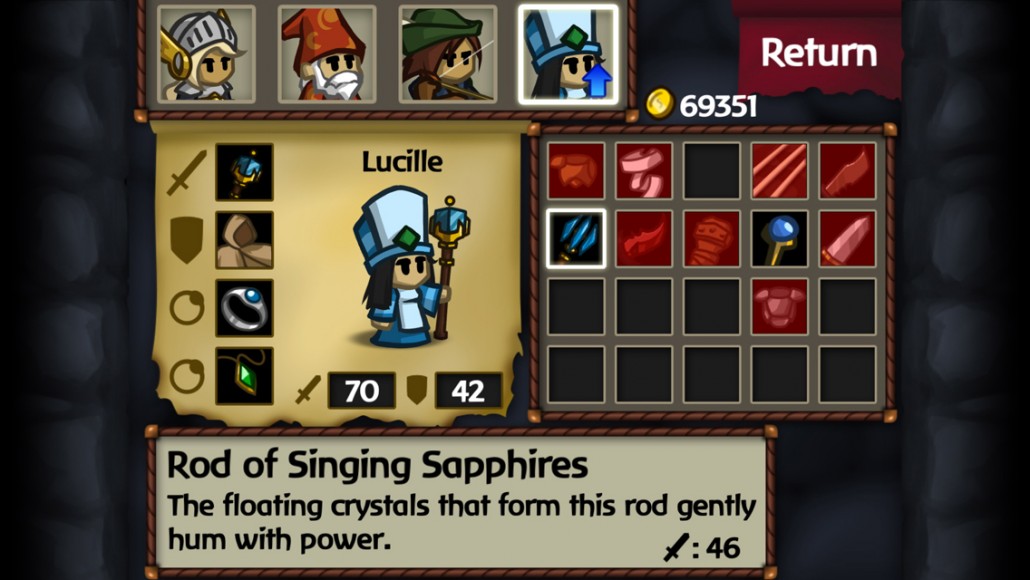Screen dimensions: 1030x580
Task: Choose the red gauntlet item in inventory
Action: click(712, 239)
